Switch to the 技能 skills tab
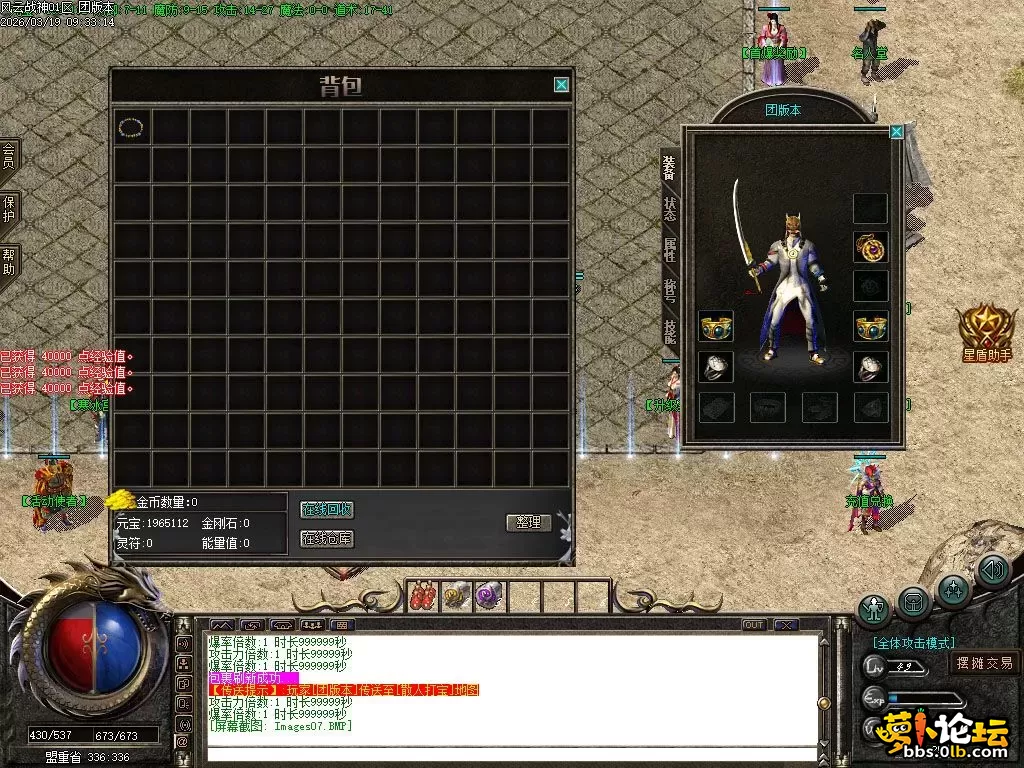The height and width of the screenshot is (768, 1024). (669, 332)
